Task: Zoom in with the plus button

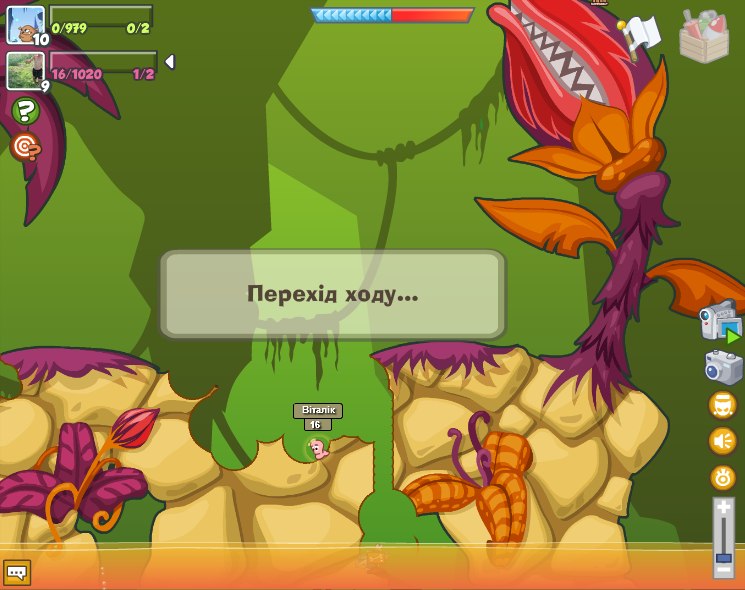Action: [x=723, y=507]
